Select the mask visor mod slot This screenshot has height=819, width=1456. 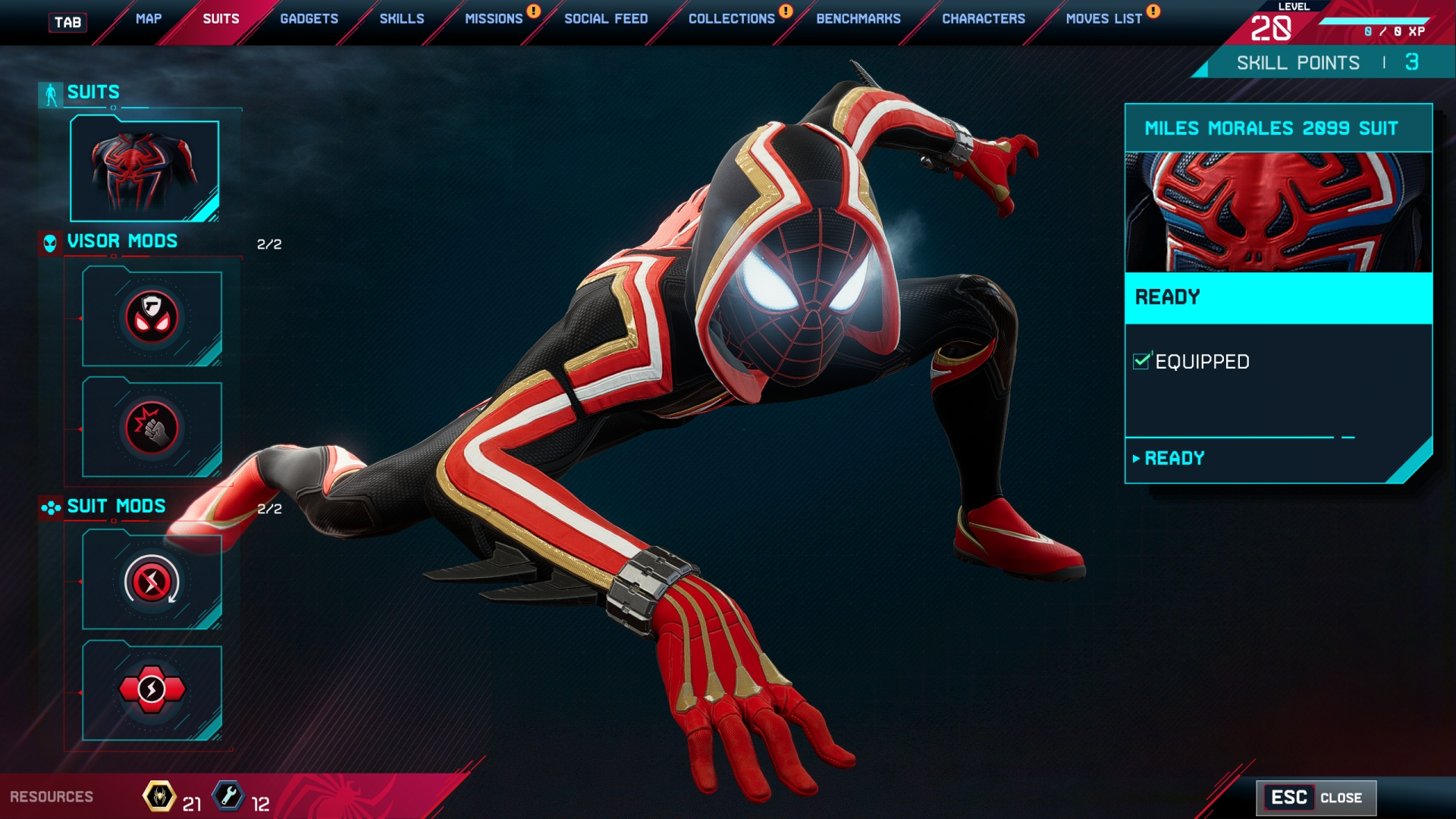tap(152, 317)
